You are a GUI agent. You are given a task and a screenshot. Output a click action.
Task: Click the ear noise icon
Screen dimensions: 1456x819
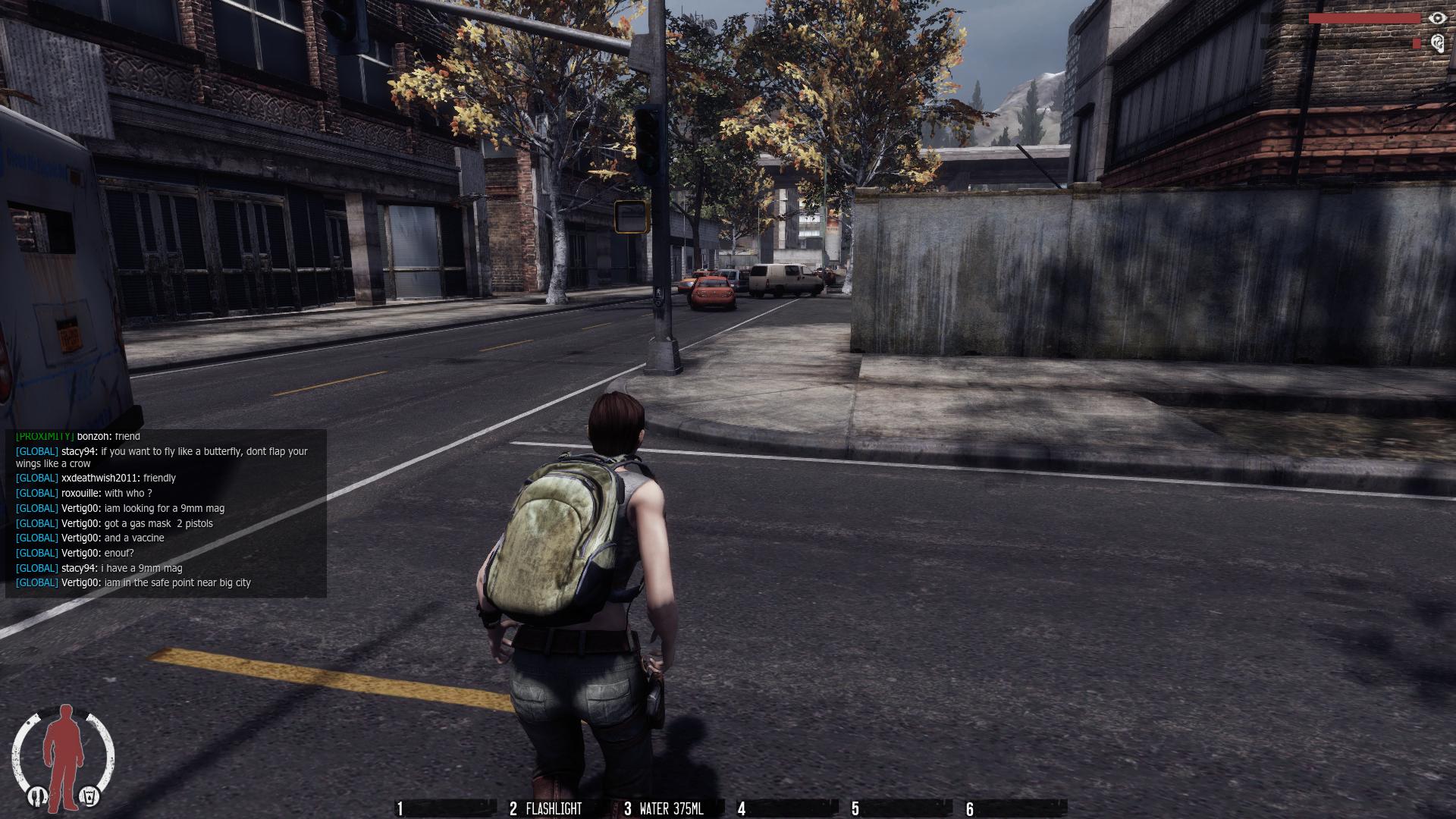[1436, 43]
